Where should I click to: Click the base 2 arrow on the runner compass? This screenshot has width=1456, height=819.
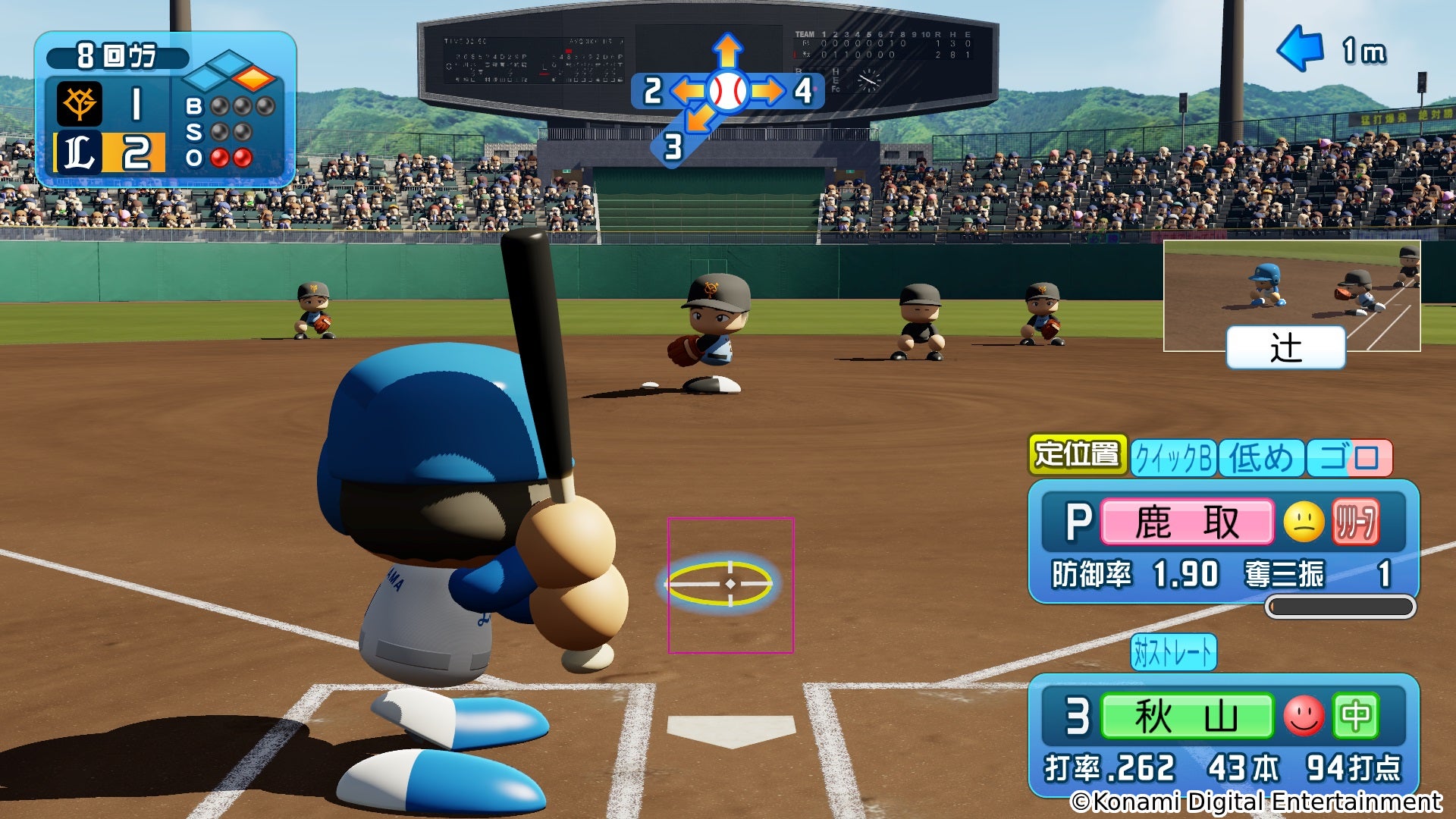(686, 91)
